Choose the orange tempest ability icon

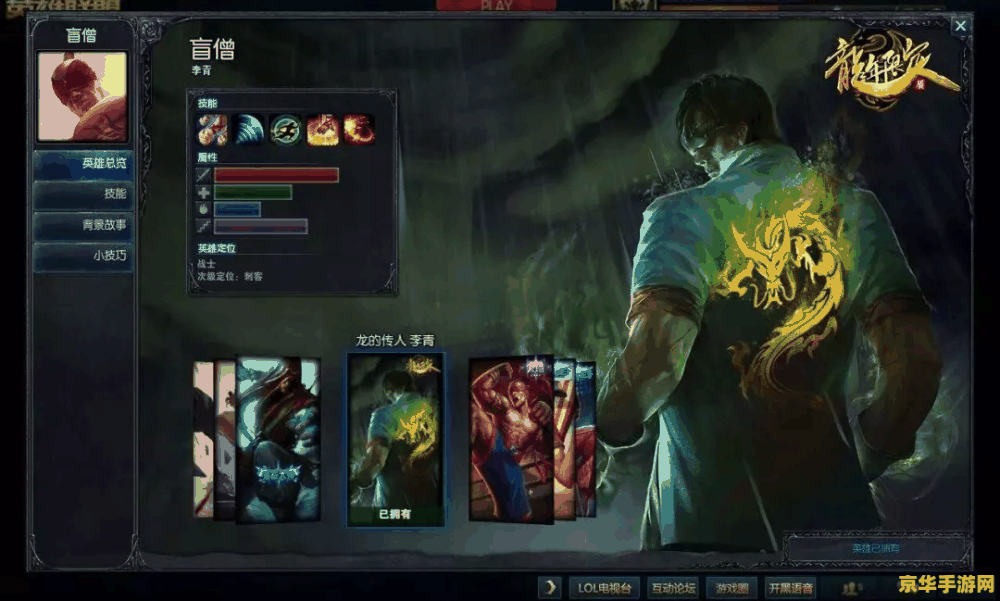coord(322,129)
